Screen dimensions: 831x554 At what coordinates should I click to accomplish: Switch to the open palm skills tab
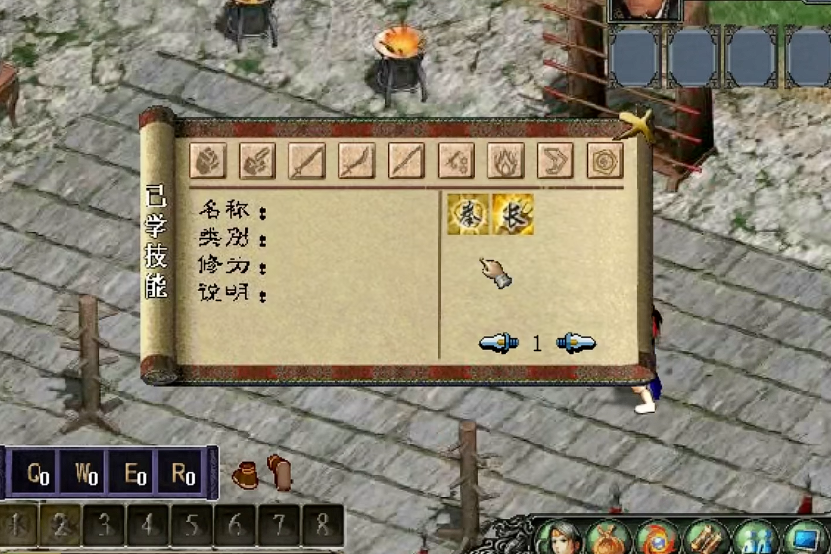click(257, 161)
